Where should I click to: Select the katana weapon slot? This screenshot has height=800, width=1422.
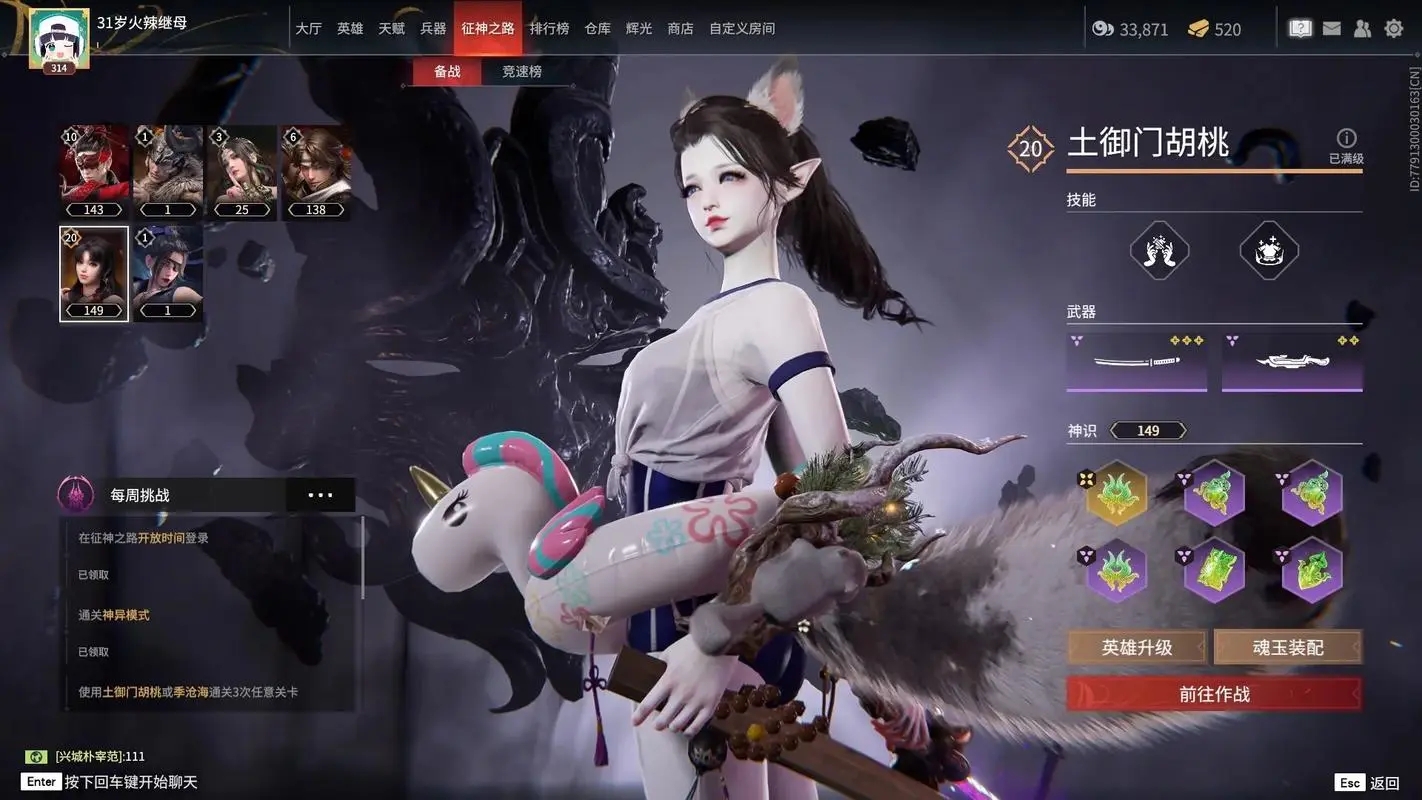pos(1136,362)
